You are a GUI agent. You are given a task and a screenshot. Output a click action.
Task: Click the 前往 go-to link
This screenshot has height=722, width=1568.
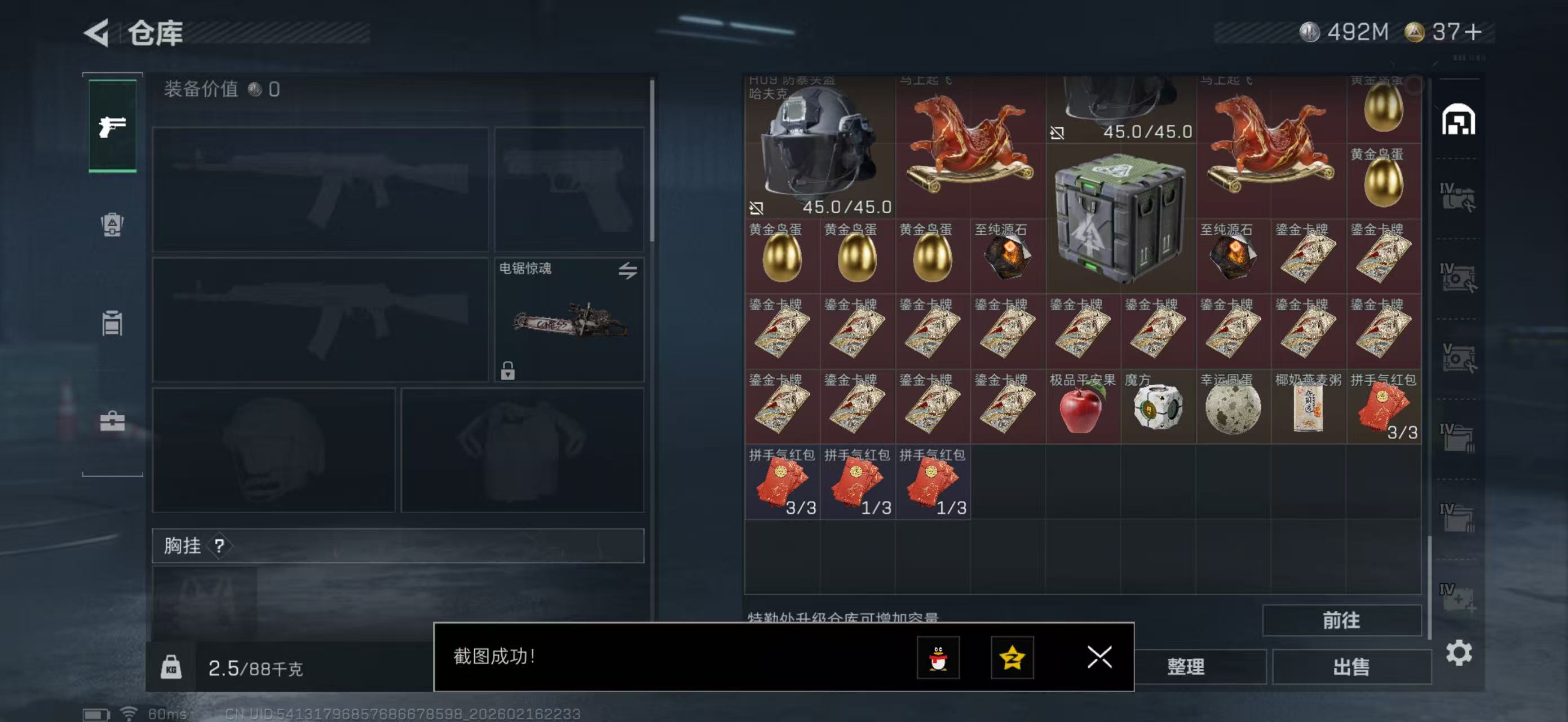[x=1342, y=620]
